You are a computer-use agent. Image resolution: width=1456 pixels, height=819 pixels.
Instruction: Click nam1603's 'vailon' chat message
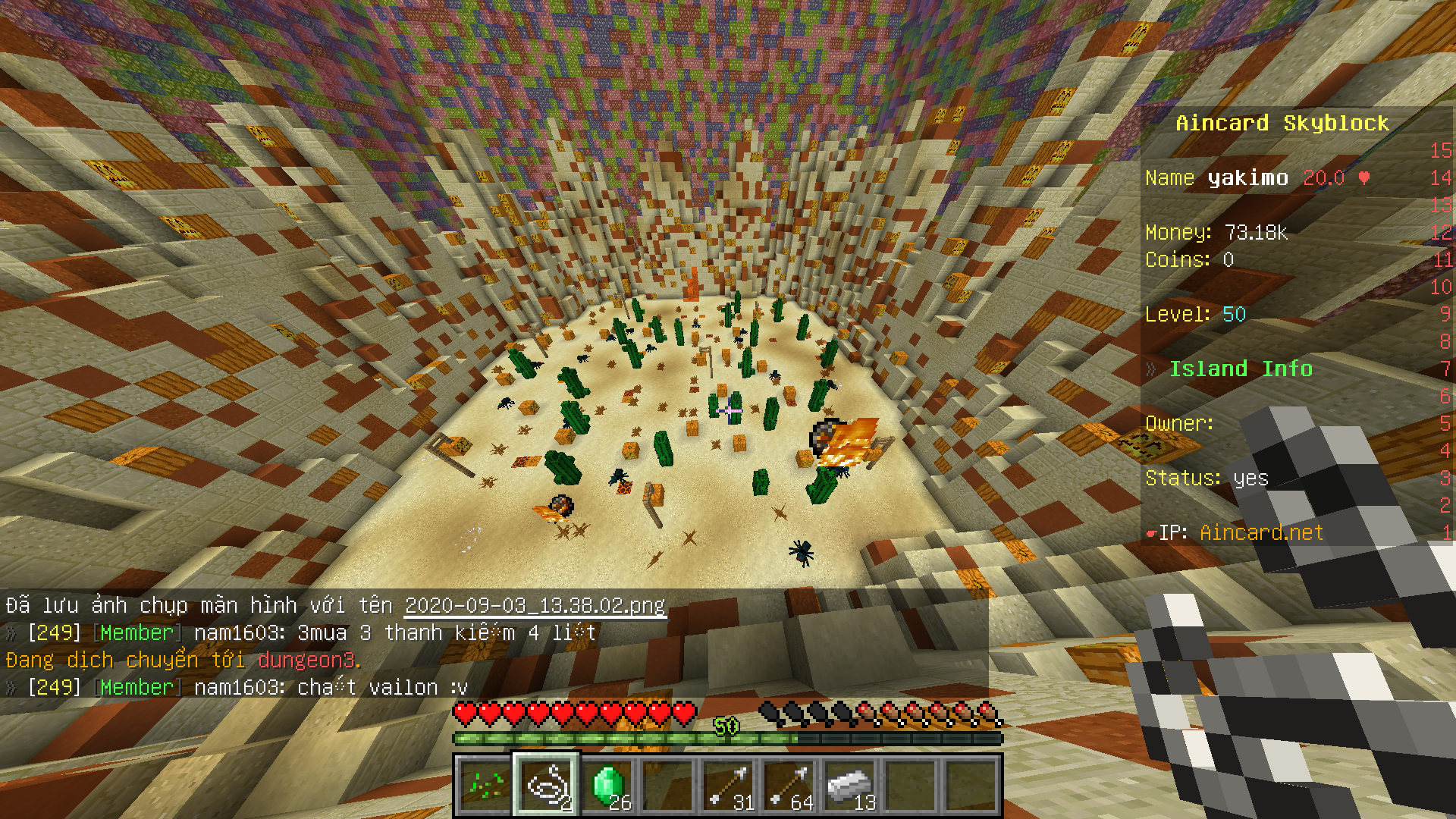point(331,687)
